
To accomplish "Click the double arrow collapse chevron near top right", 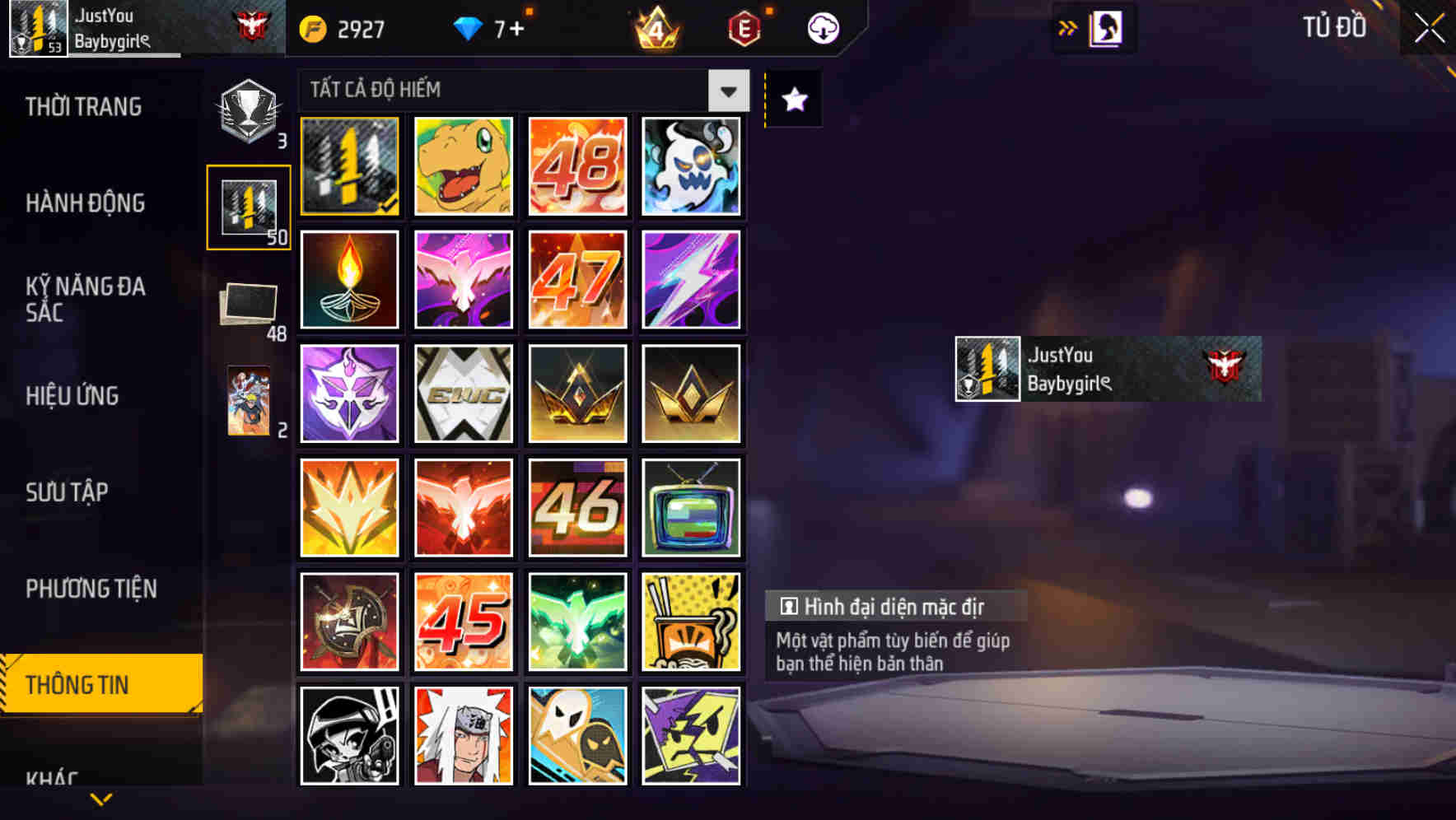I will pyautogui.click(x=1068, y=26).
